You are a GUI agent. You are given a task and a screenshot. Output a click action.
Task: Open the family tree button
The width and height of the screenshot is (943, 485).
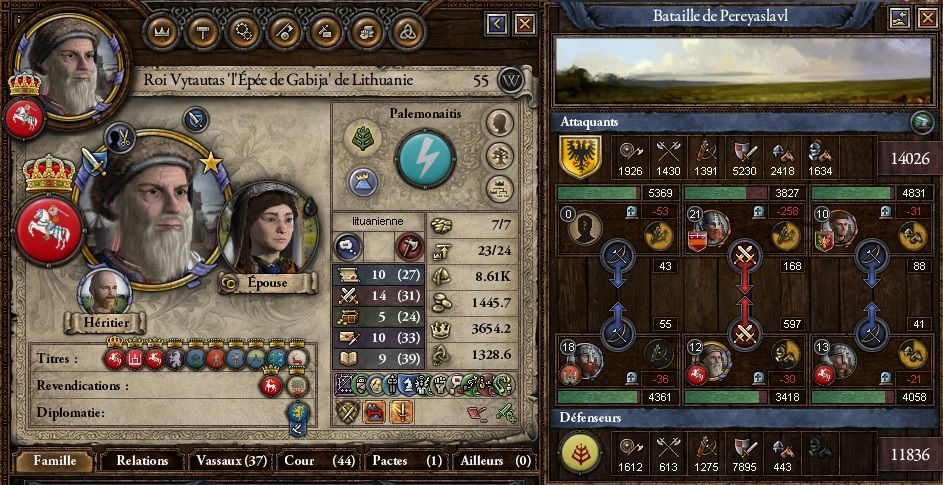click(x=499, y=156)
